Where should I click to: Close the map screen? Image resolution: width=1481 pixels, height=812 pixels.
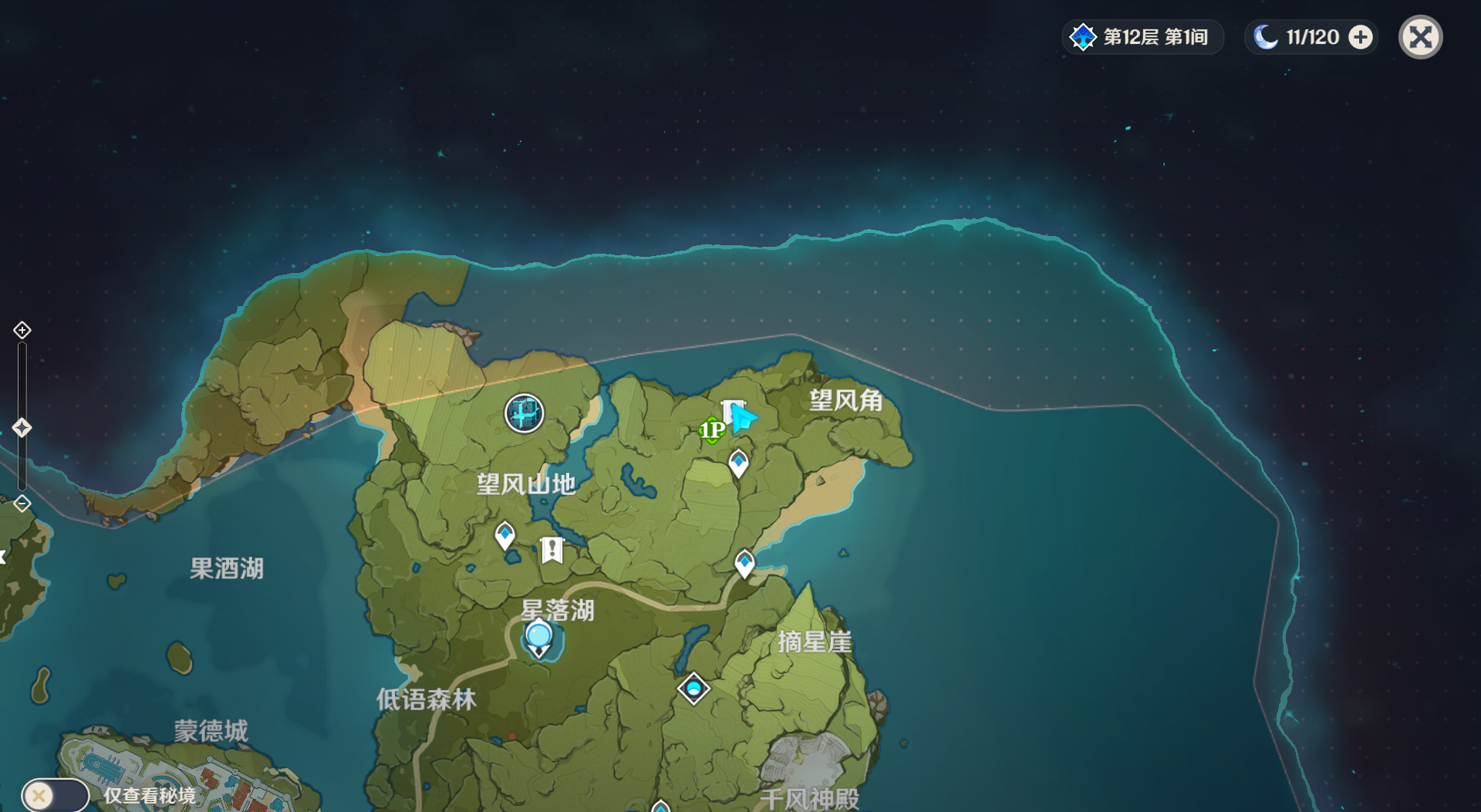(1420, 37)
